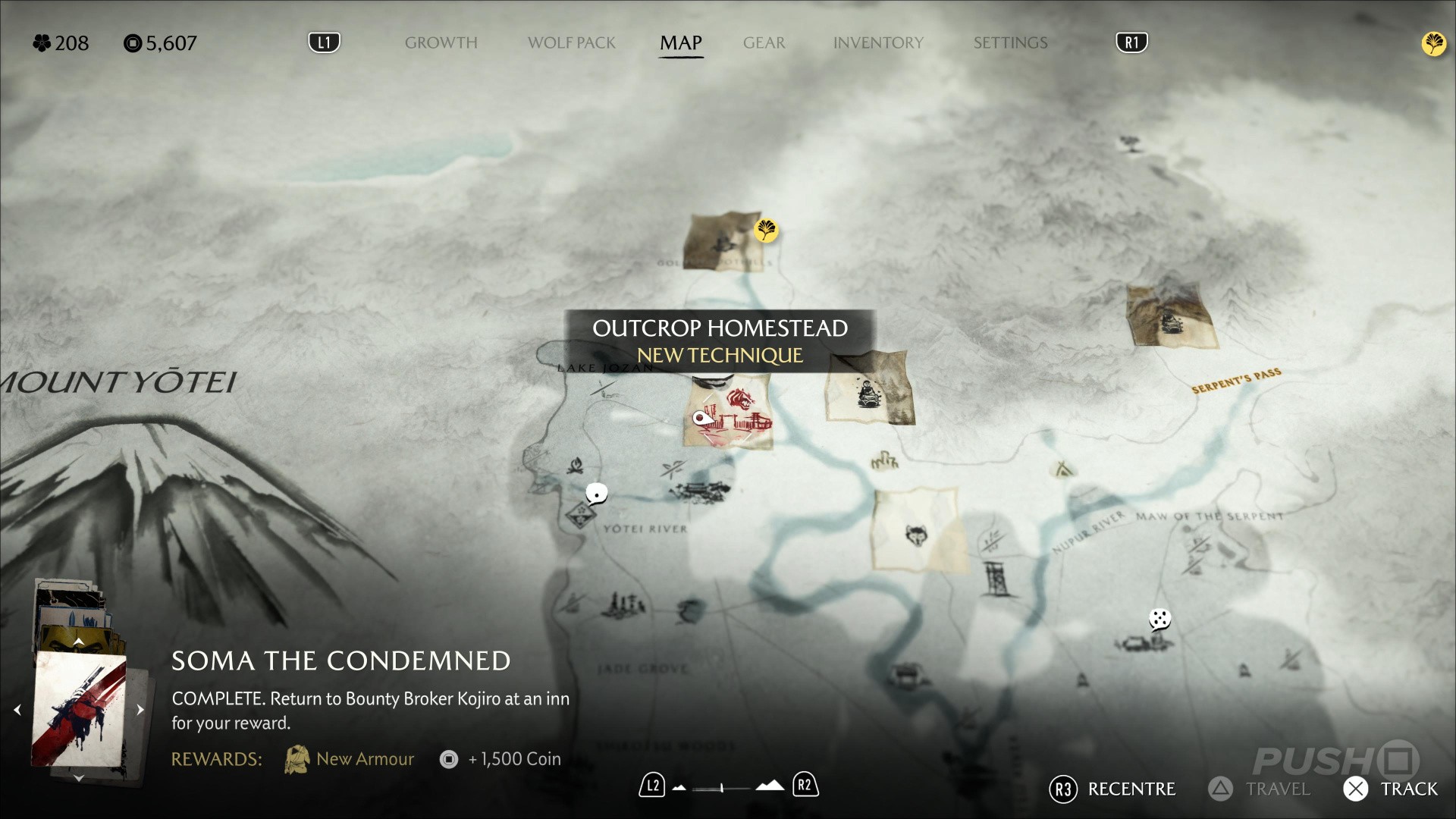Viewport: 1456px width, 819px height.
Task: Select the campfire map icon
Action: pyautogui.click(x=576, y=464)
